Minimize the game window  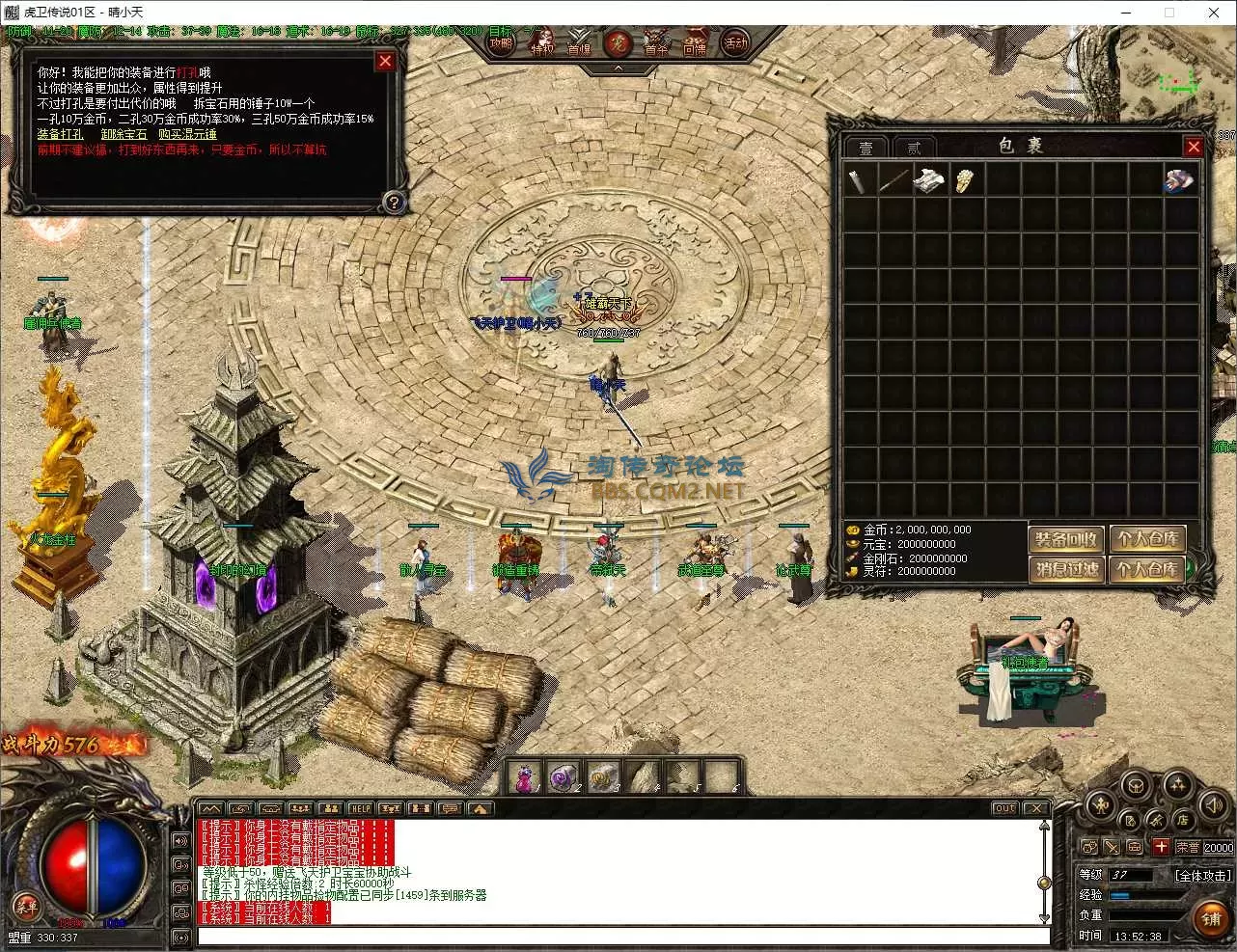1126,13
